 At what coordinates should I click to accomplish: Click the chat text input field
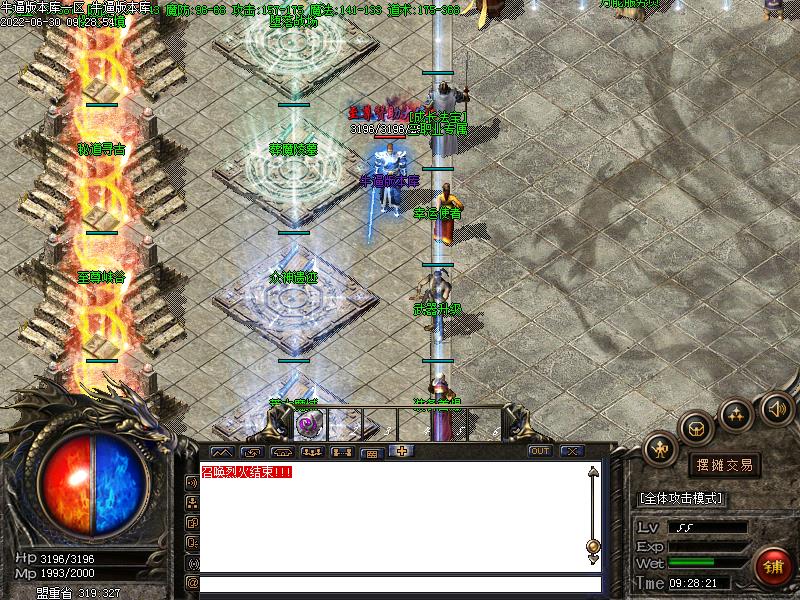tap(400, 583)
